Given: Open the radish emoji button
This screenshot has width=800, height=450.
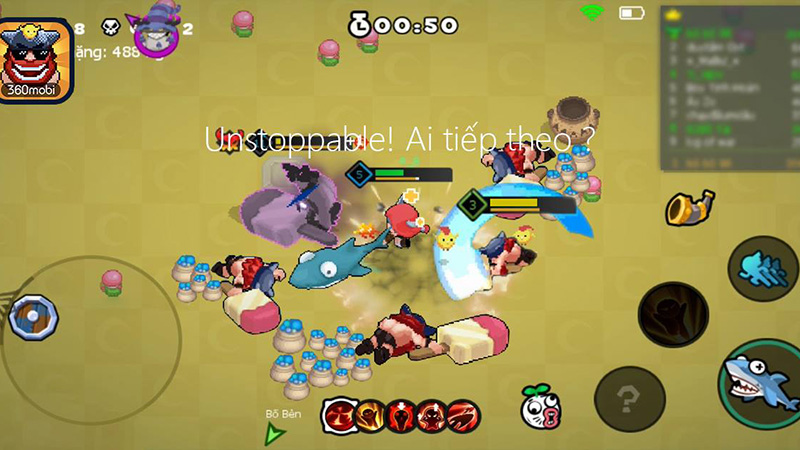Looking at the screenshot, I should point(538,406).
